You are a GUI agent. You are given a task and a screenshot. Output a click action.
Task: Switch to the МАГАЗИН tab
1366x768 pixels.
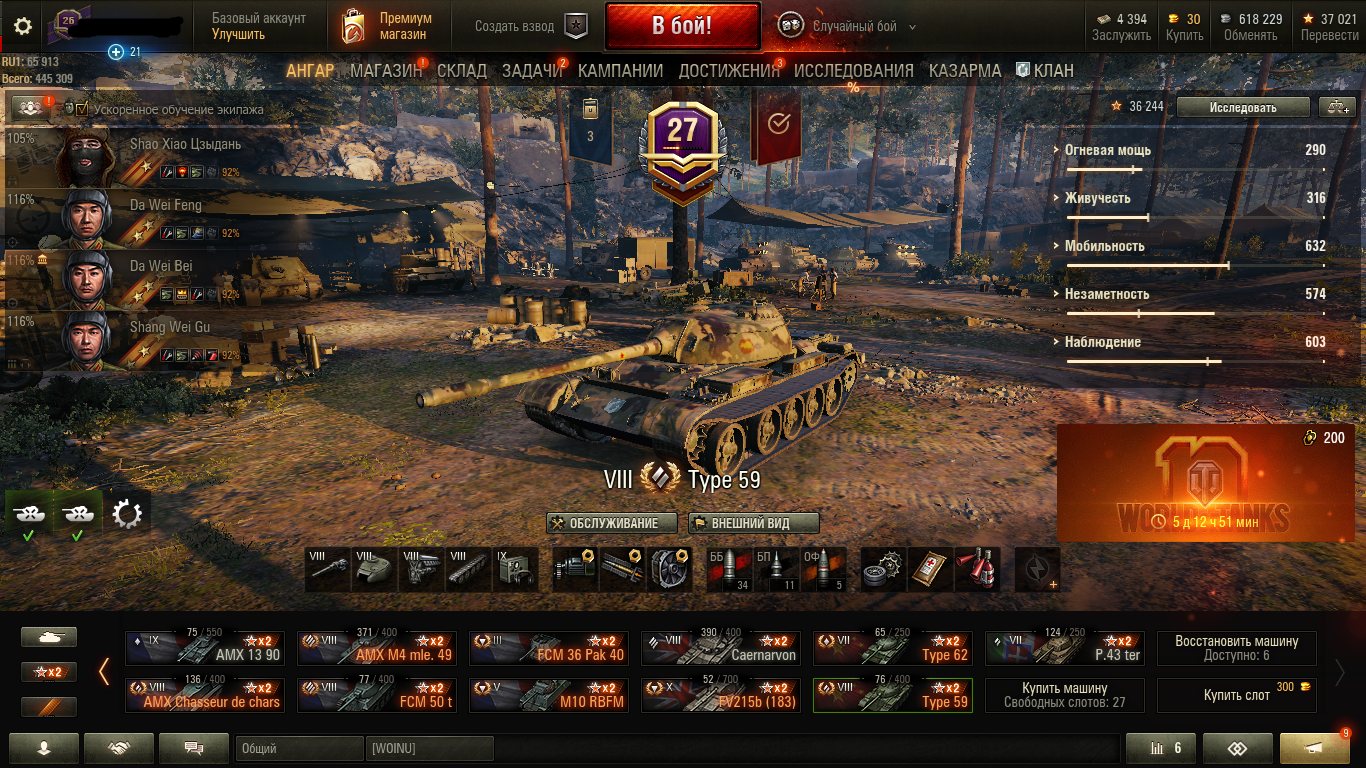386,71
